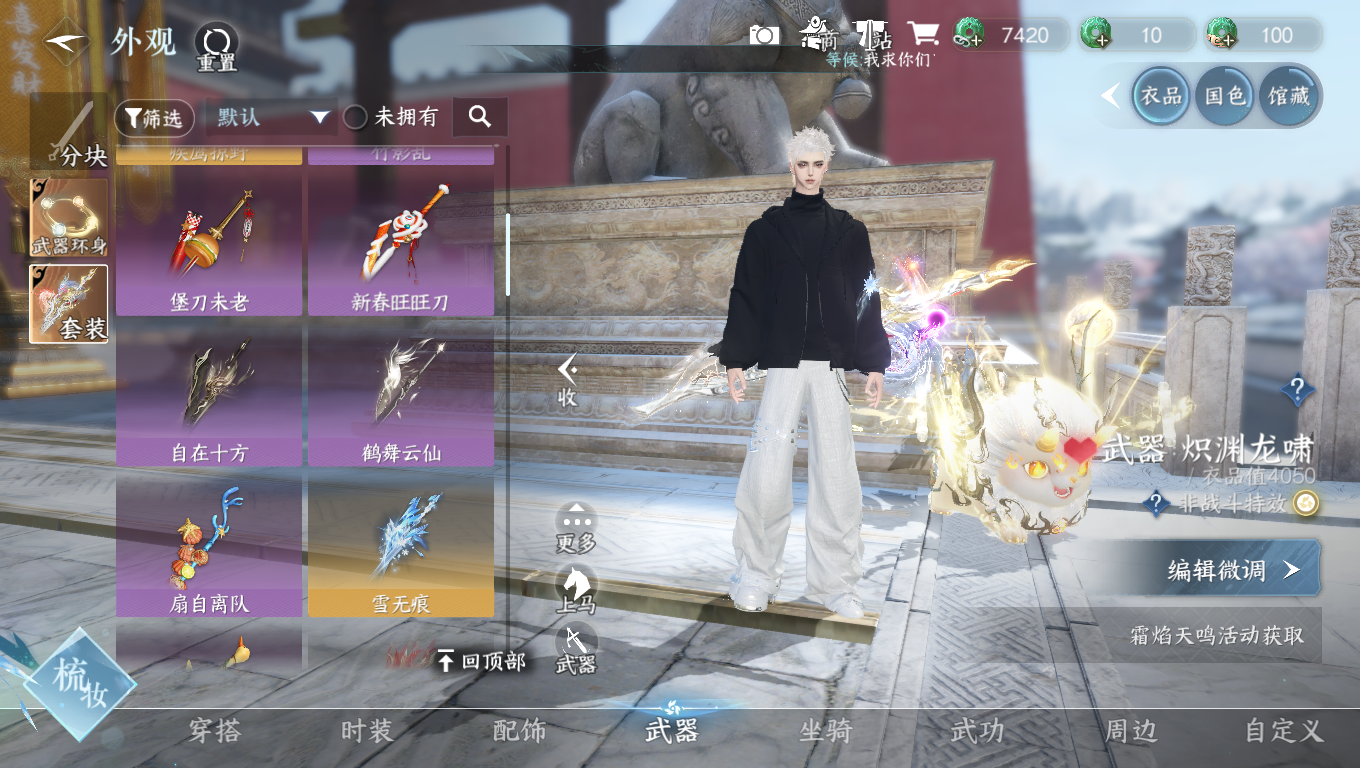1360x768 pixels.
Task: Toggle the 未拥有 checkbox
Action: tap(356, 118)
